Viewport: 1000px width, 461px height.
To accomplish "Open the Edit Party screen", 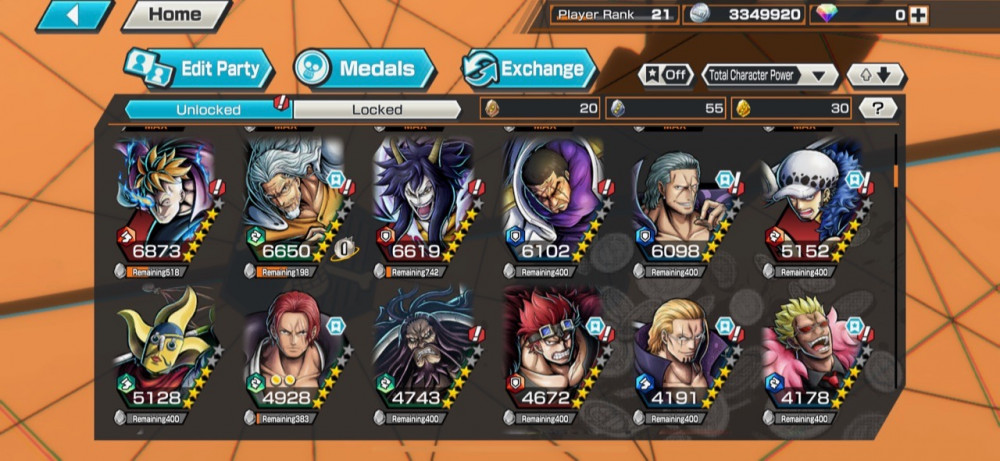I will [200, 69].
